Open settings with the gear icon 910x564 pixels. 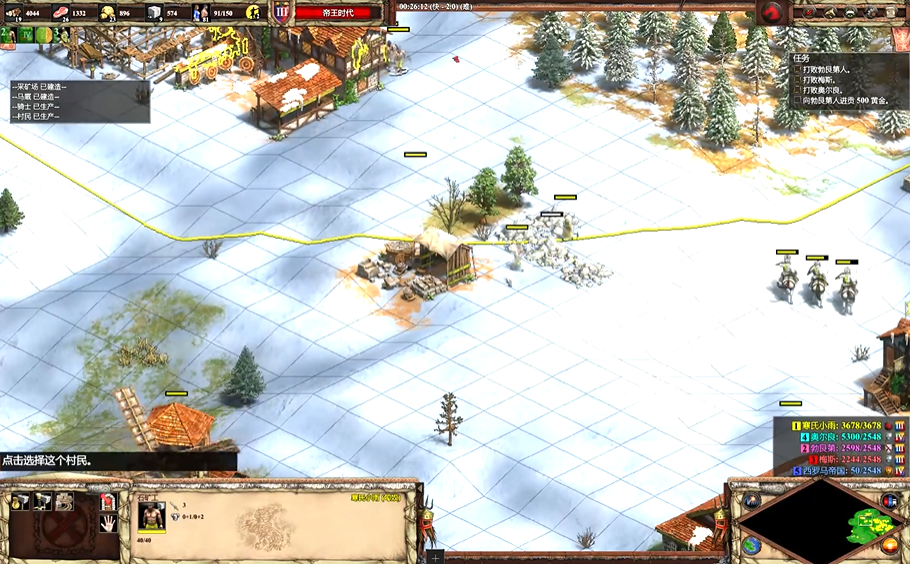point(873,13)
